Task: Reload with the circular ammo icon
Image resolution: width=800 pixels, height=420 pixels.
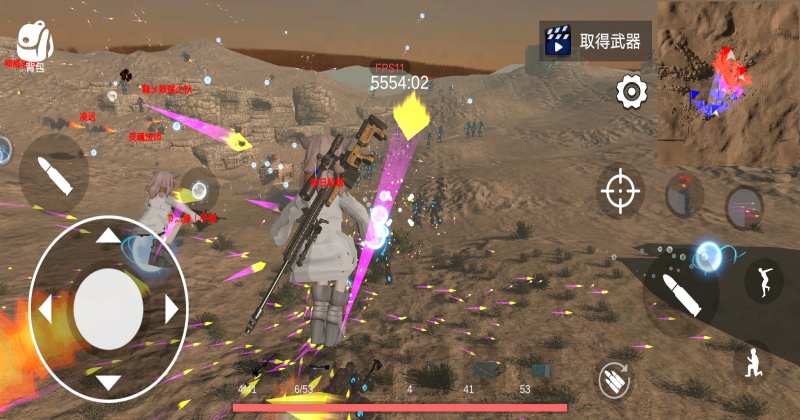Action: (615, 379)
